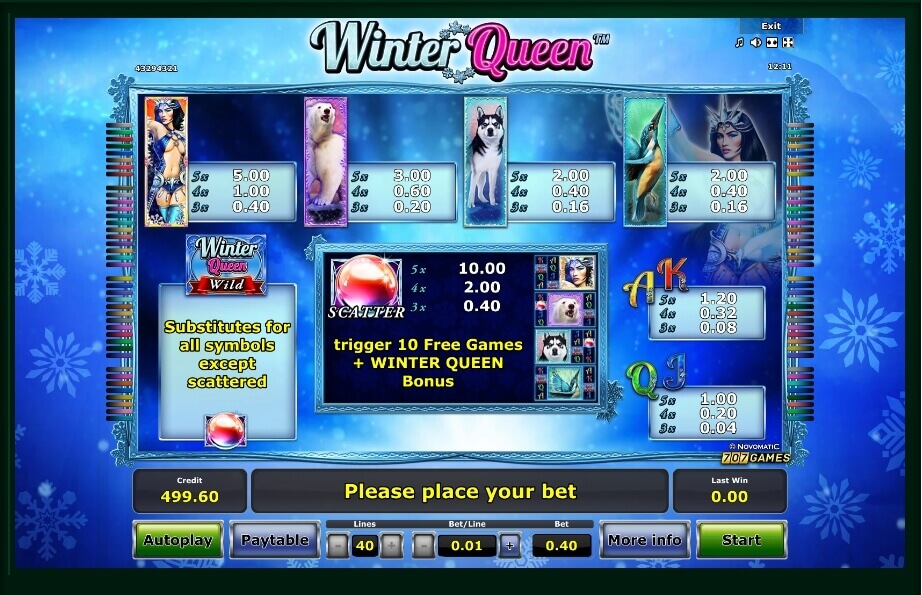Toggle the speaker sound icon
This screenshot has height=595, width=922.
coord(756,42)
